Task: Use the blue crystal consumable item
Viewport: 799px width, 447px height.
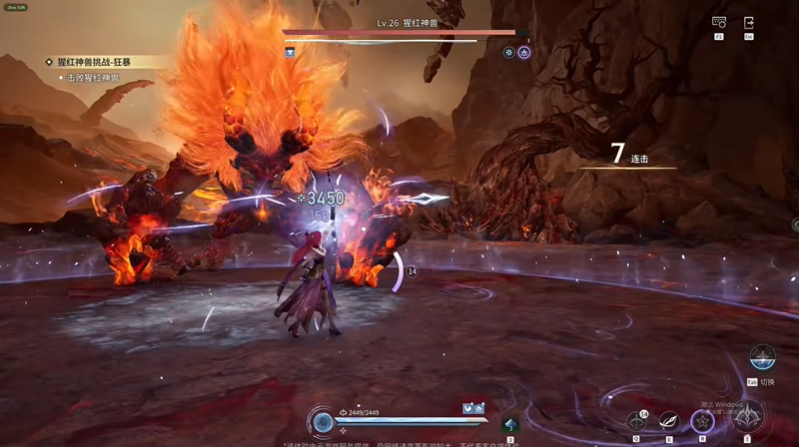Action: click(x=511, y=424)
